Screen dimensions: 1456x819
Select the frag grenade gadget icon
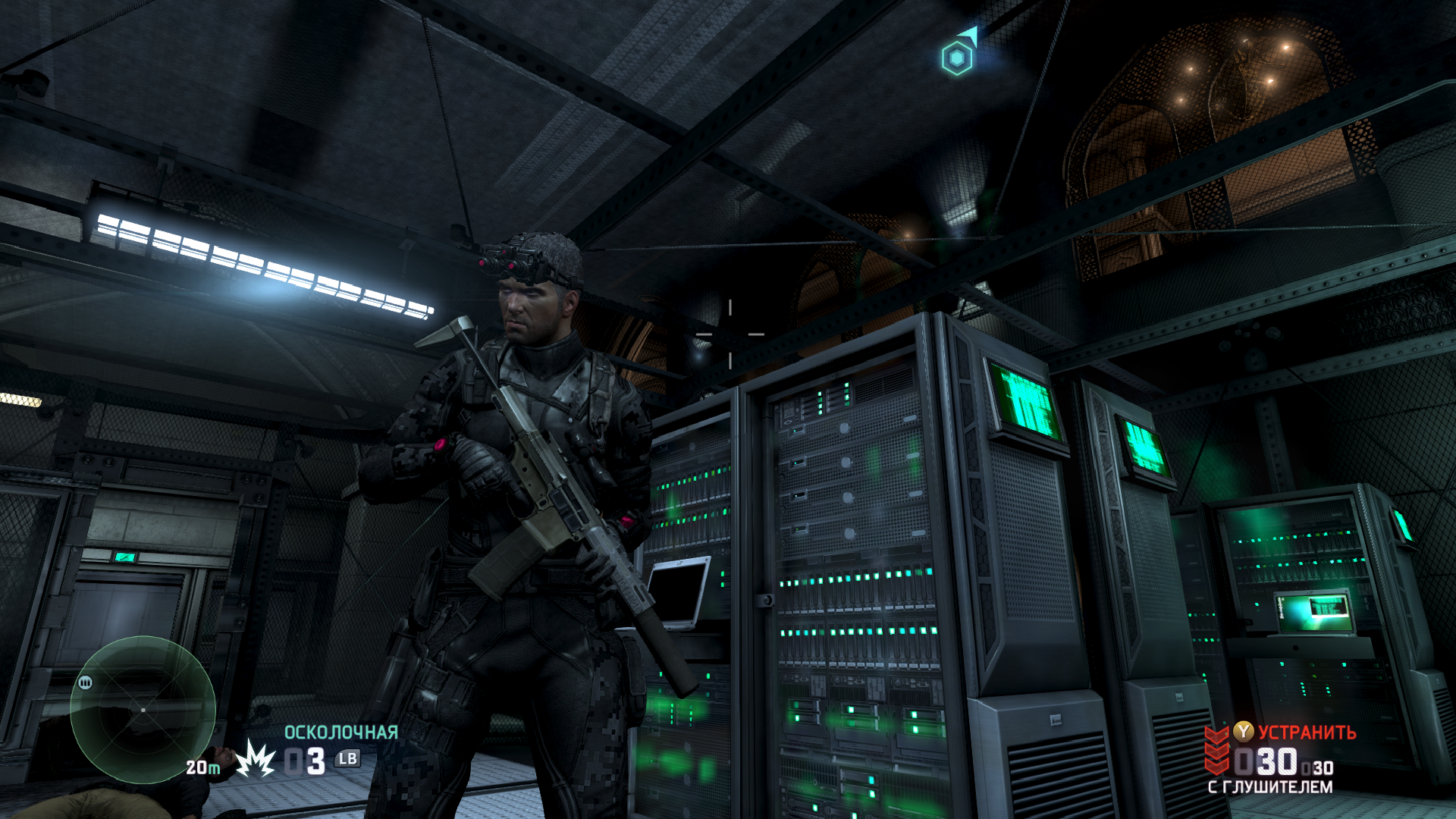(x=255, y=760)
